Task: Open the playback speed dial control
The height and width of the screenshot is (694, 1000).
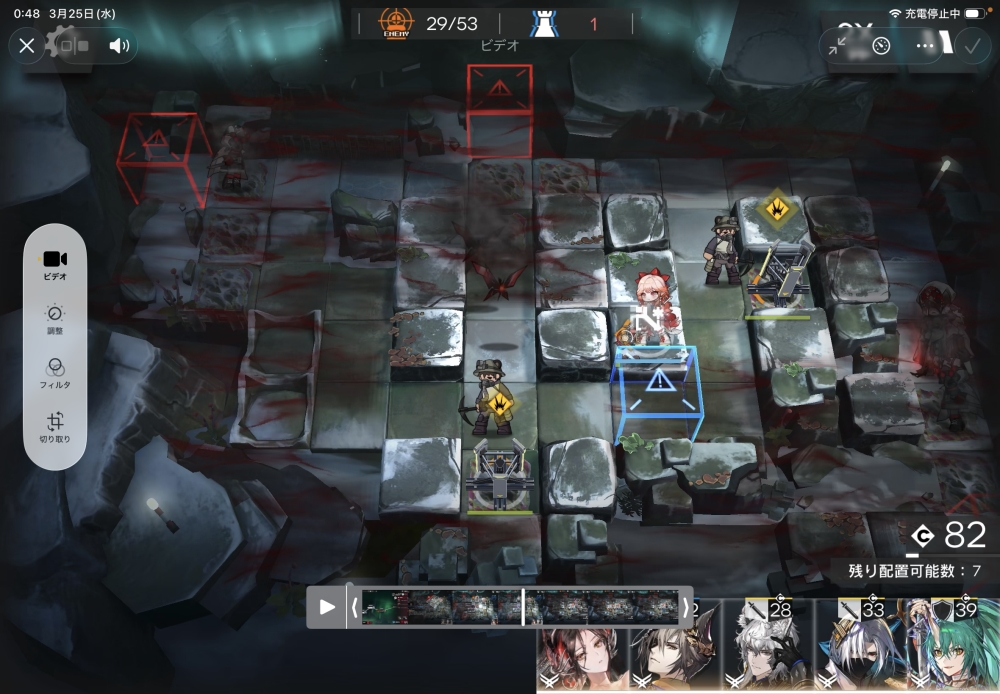Action: [881, 46]
